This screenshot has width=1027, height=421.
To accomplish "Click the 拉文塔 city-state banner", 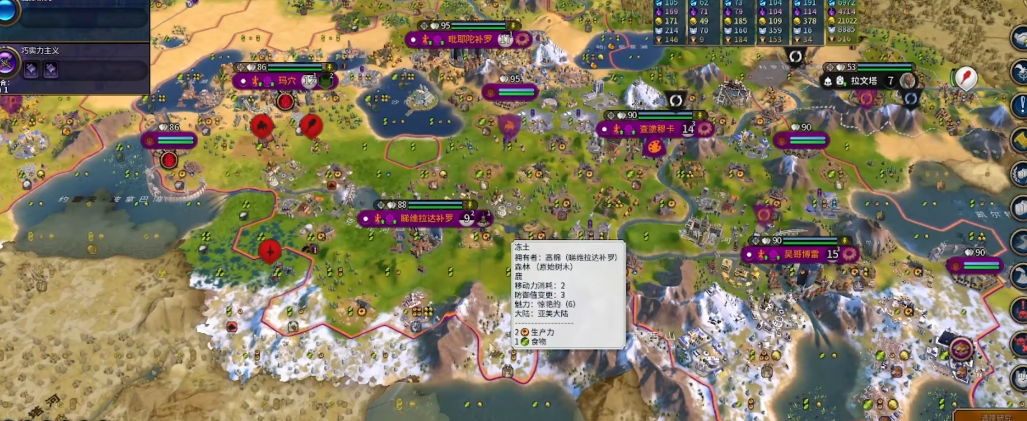I will pos(864,80).
